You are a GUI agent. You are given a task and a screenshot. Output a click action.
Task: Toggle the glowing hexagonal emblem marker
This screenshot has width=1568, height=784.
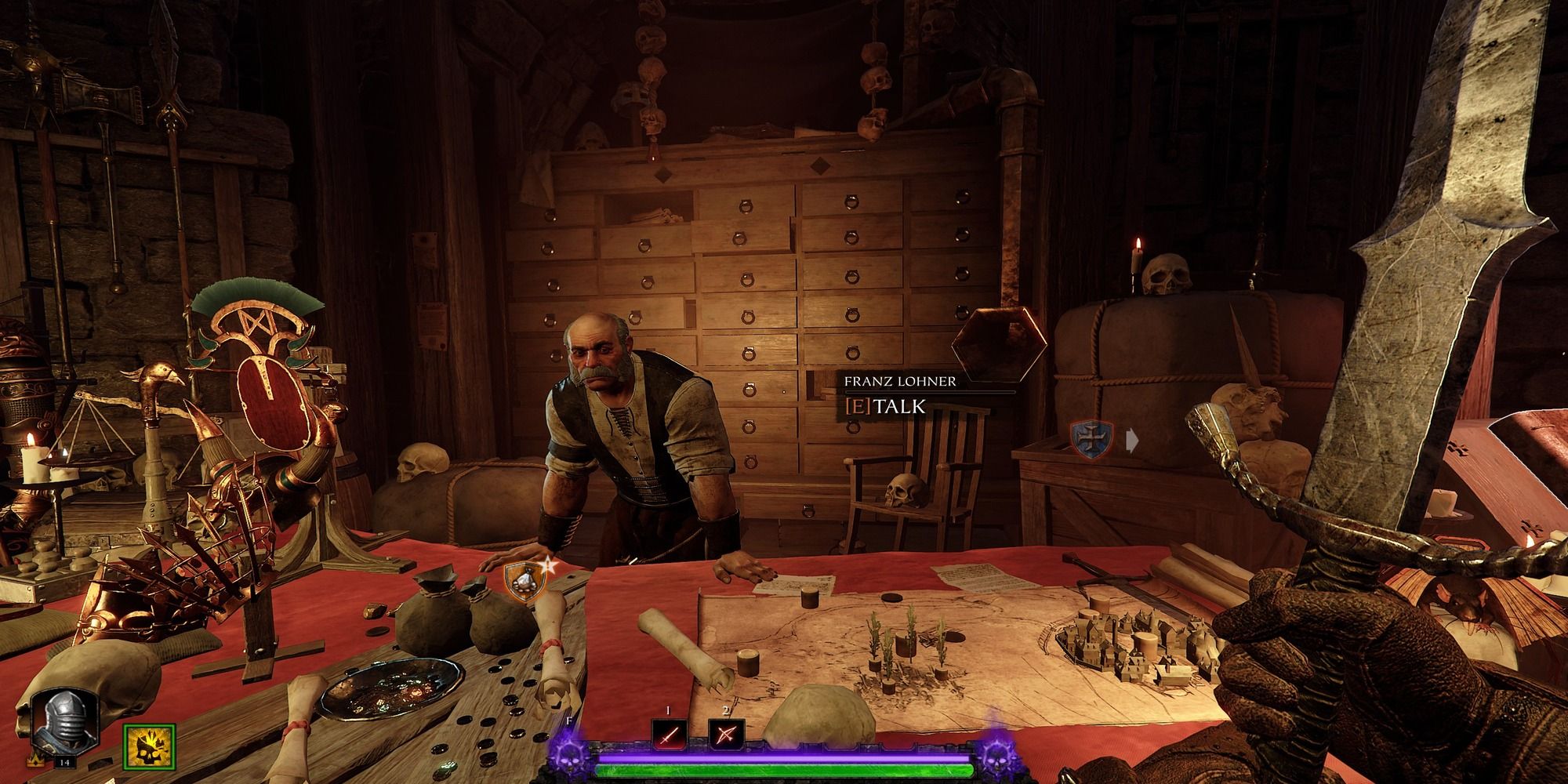click(998, 343)
